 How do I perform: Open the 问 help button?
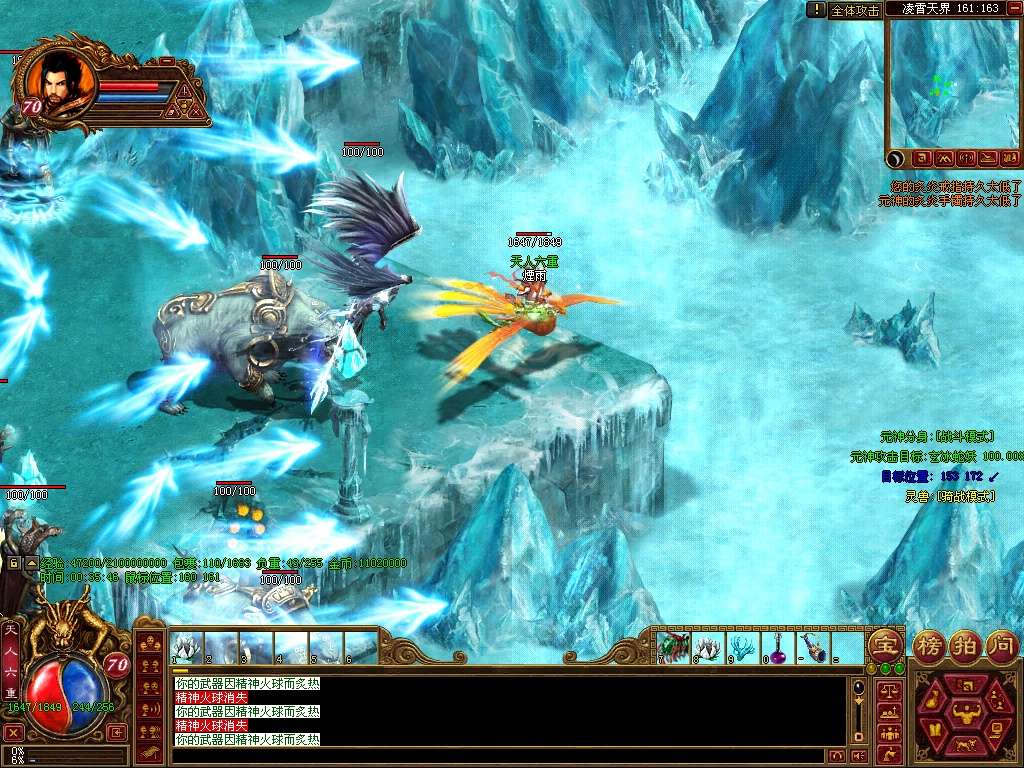point(1001,645)
